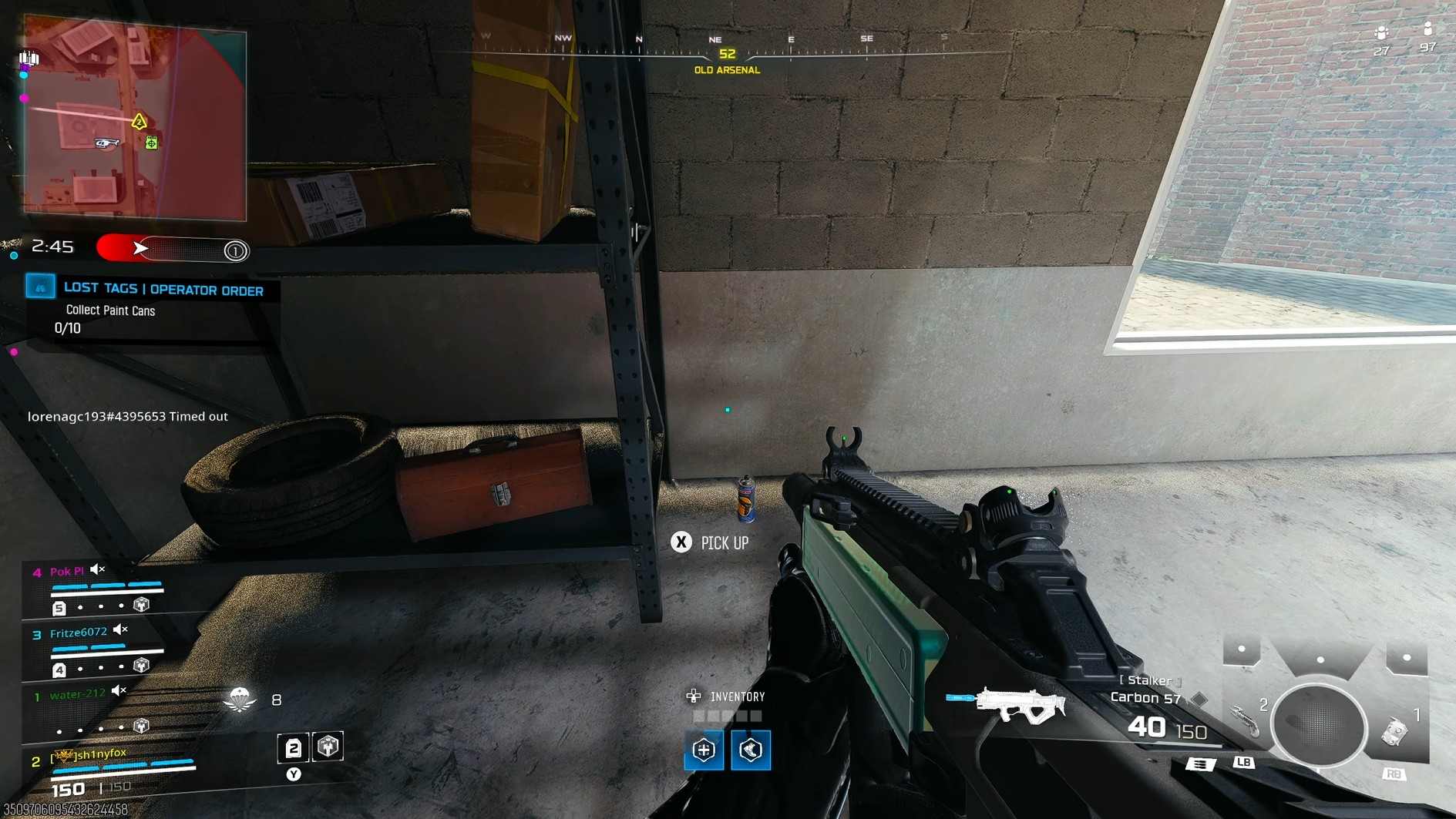Viewport: 1456px width, 819px height.
Task: Click the vehicle icon on the bottom-right HUD
Action: coord(1397,732)
